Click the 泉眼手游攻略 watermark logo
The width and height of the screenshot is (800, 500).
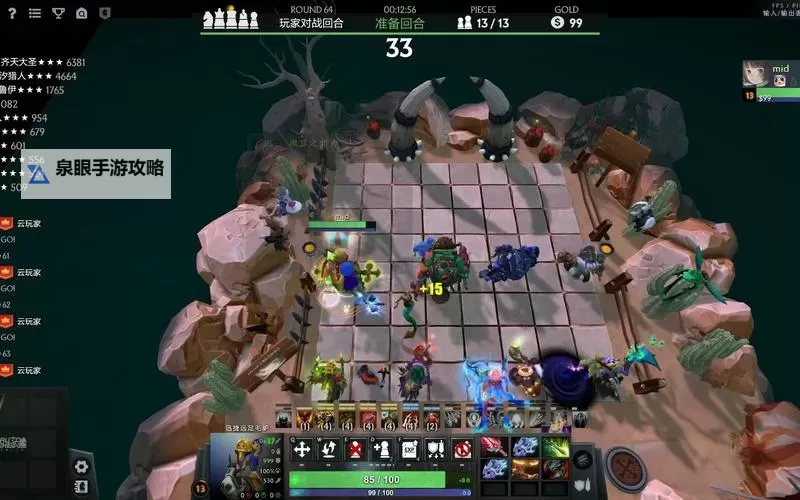tap(96, 171)
